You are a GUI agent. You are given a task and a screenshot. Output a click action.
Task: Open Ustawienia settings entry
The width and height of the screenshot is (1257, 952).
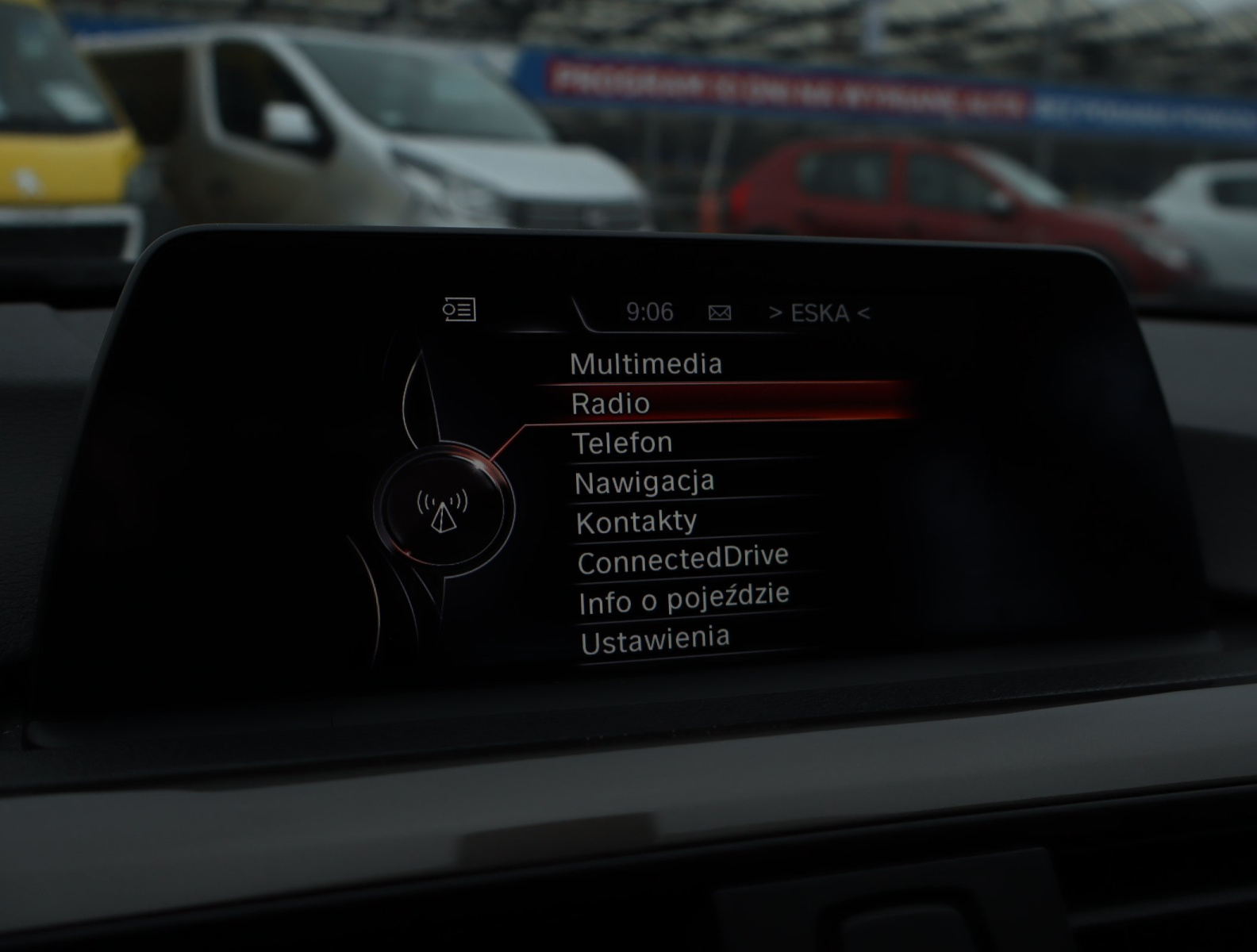[655, 640]
